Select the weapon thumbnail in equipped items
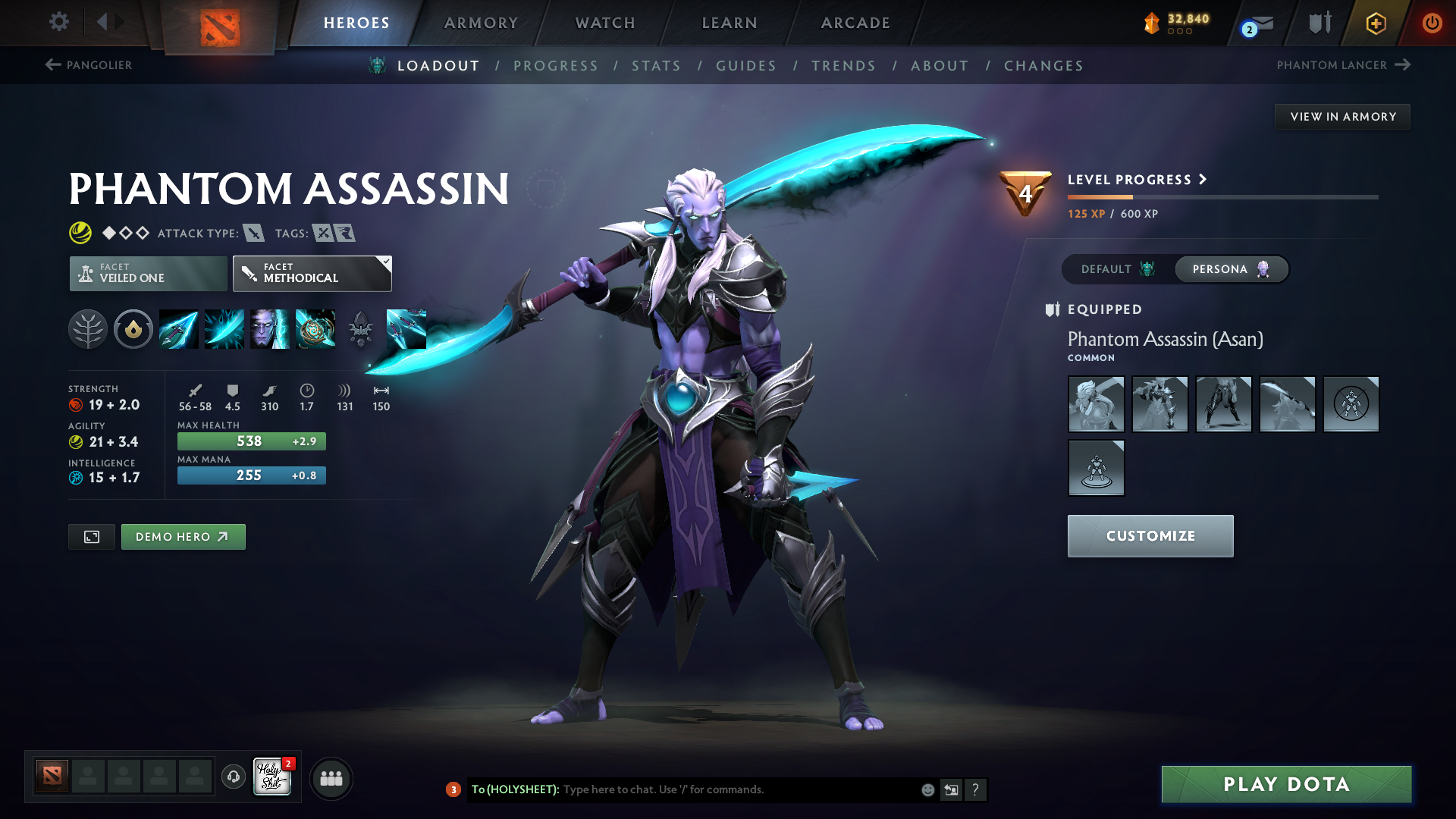 (1288, 404)
